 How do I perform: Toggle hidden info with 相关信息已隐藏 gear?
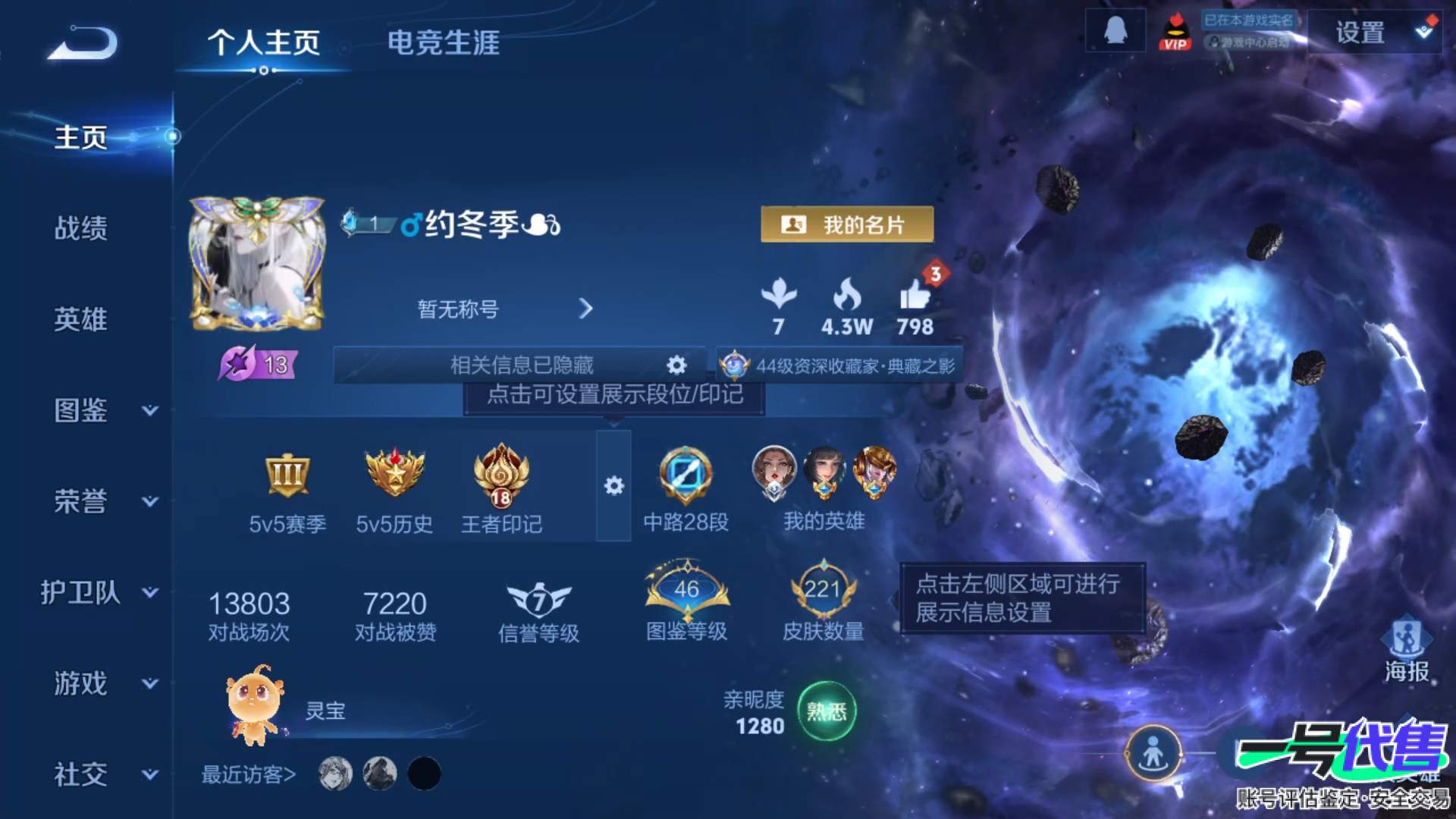675,365
